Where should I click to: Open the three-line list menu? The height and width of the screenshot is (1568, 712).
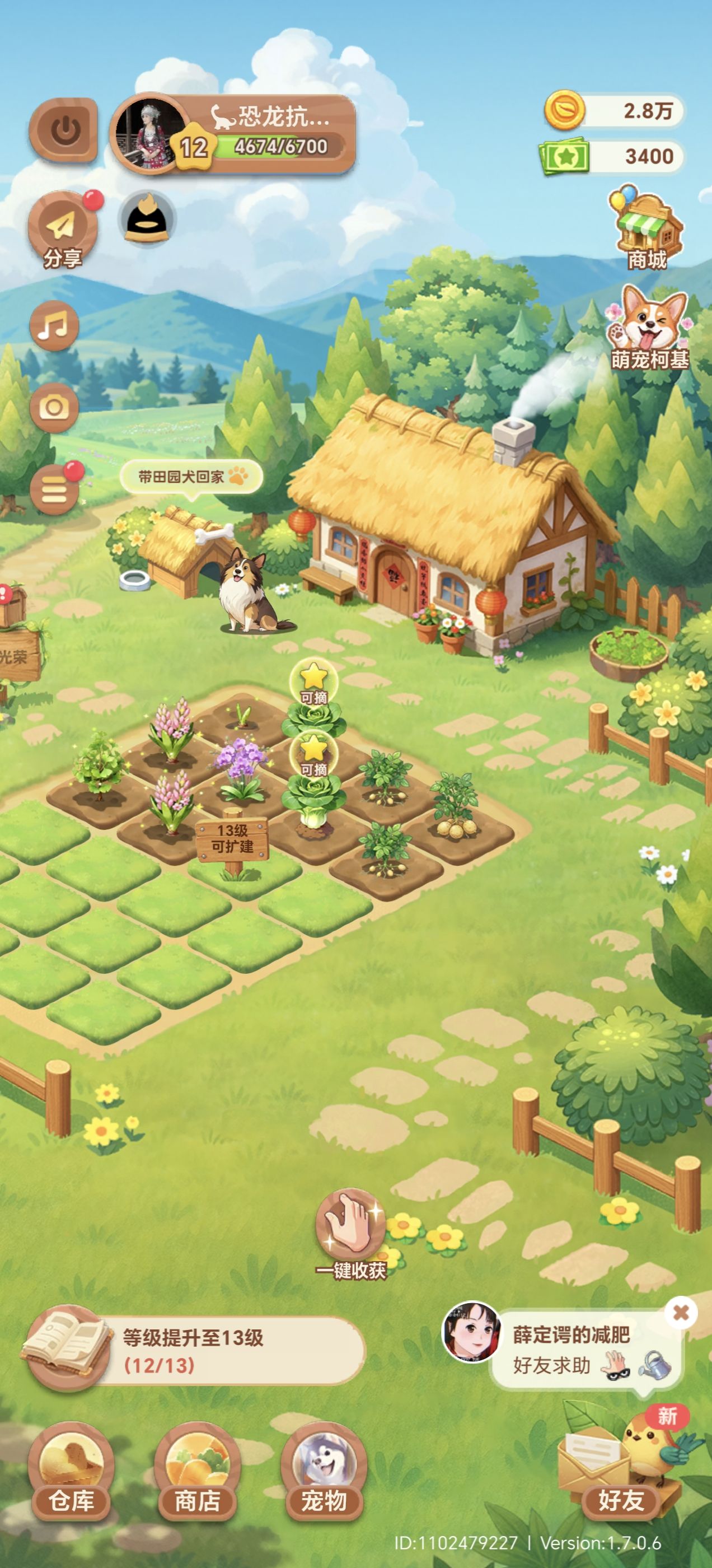tap(54, 490)
